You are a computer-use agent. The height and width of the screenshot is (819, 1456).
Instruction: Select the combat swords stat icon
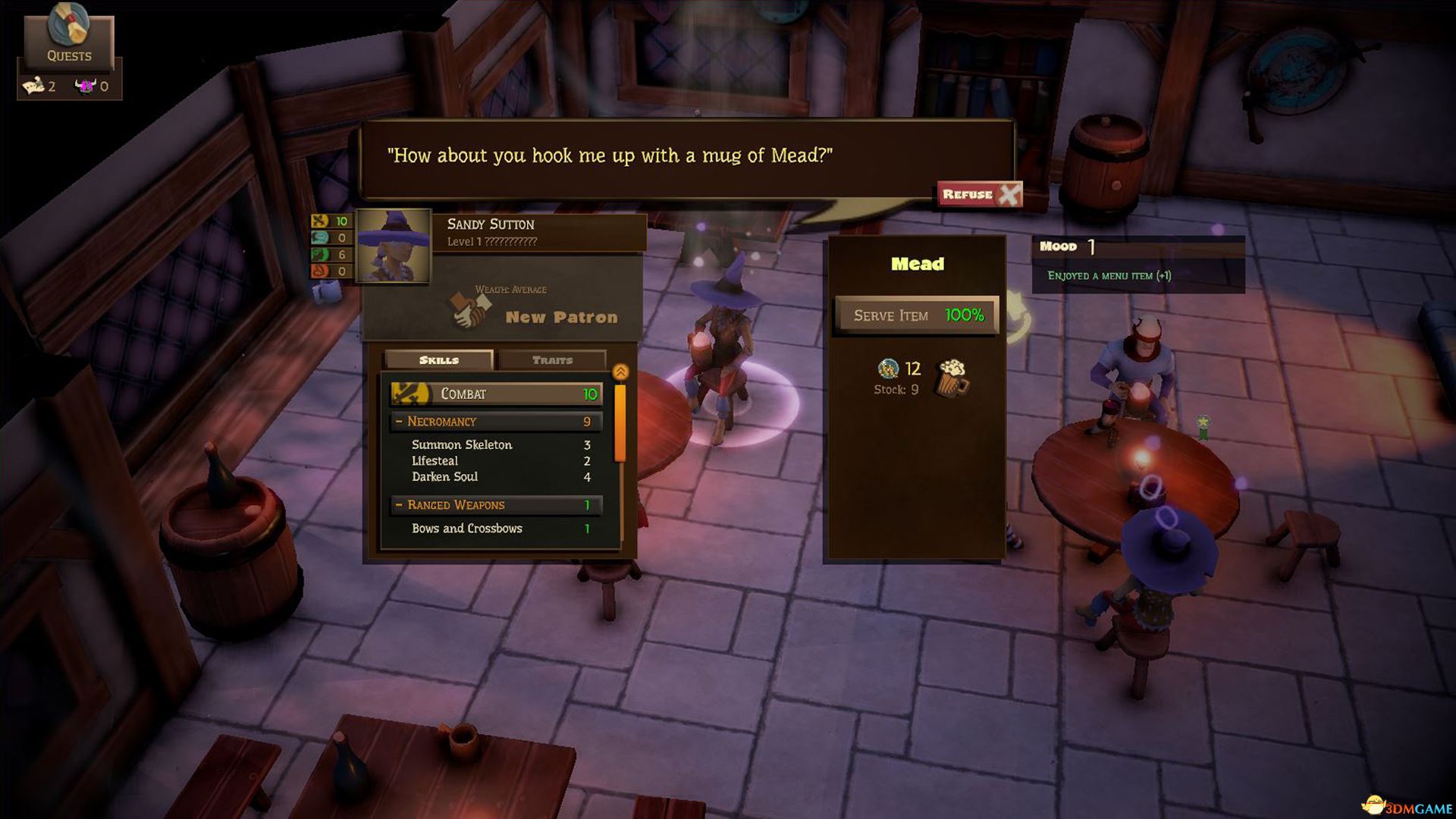coord(319,221)
